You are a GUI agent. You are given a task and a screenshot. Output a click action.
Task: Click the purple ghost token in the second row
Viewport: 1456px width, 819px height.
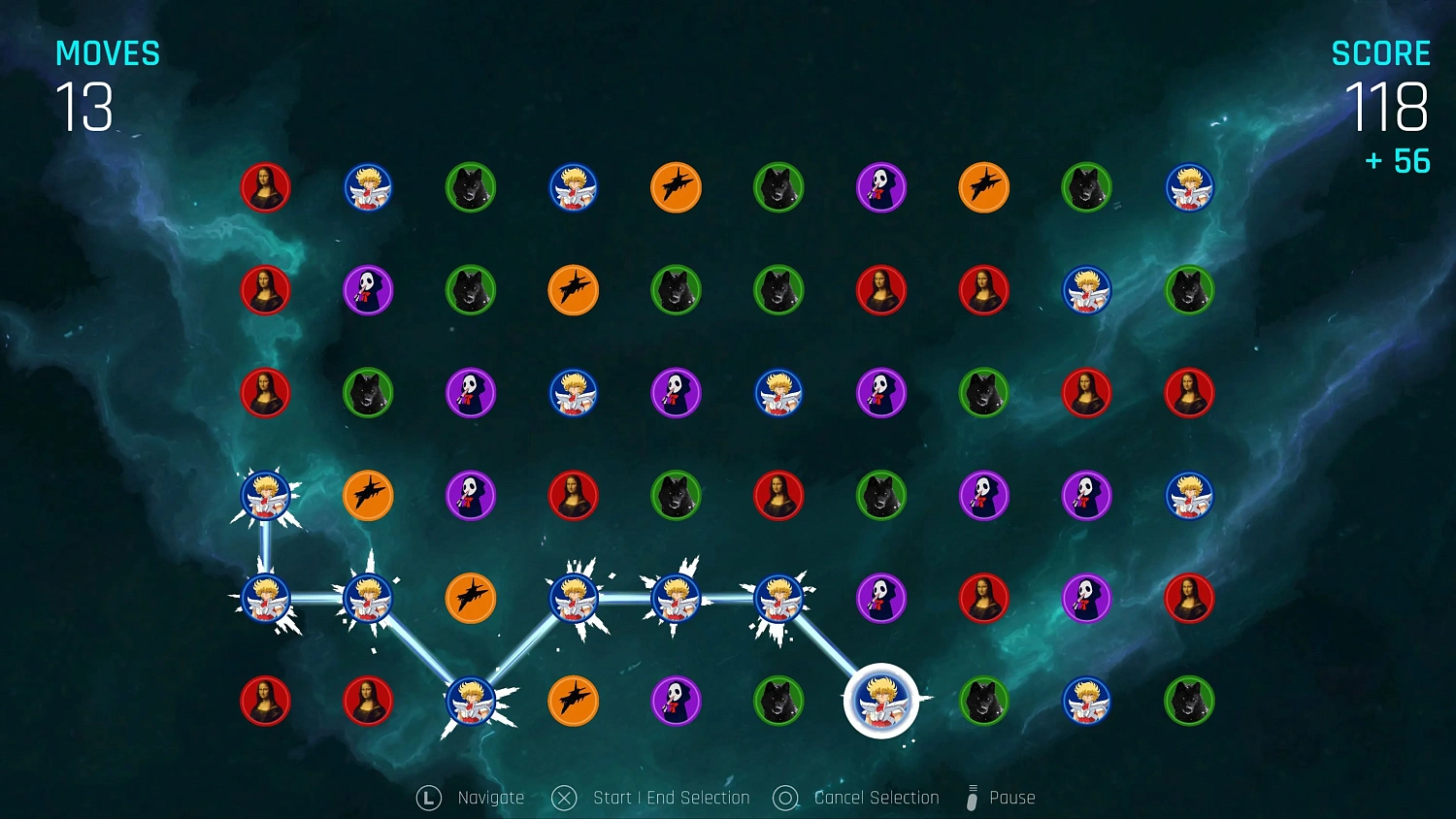(x=368, y=290)
